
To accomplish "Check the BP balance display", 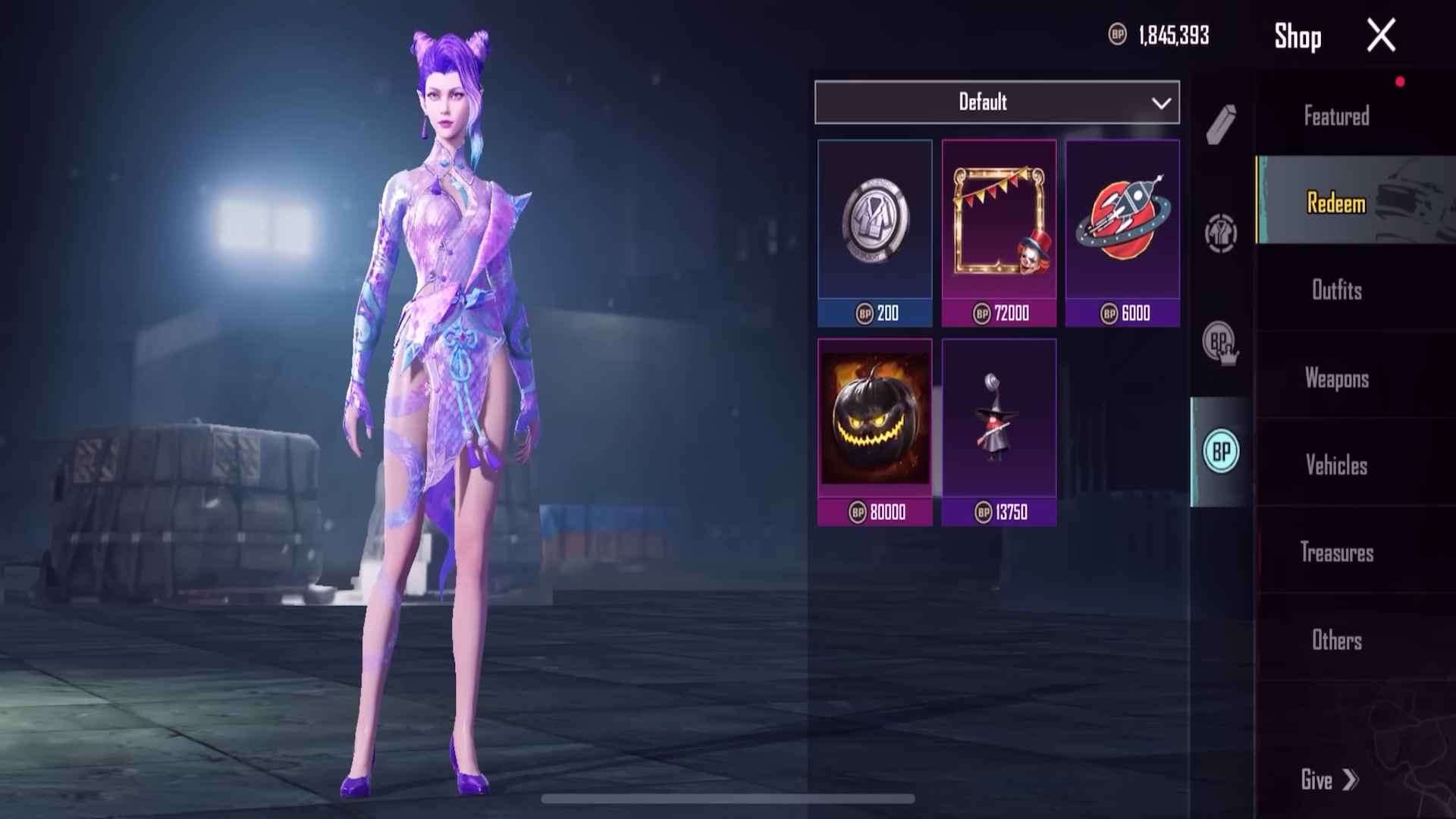I will 1159,34.
